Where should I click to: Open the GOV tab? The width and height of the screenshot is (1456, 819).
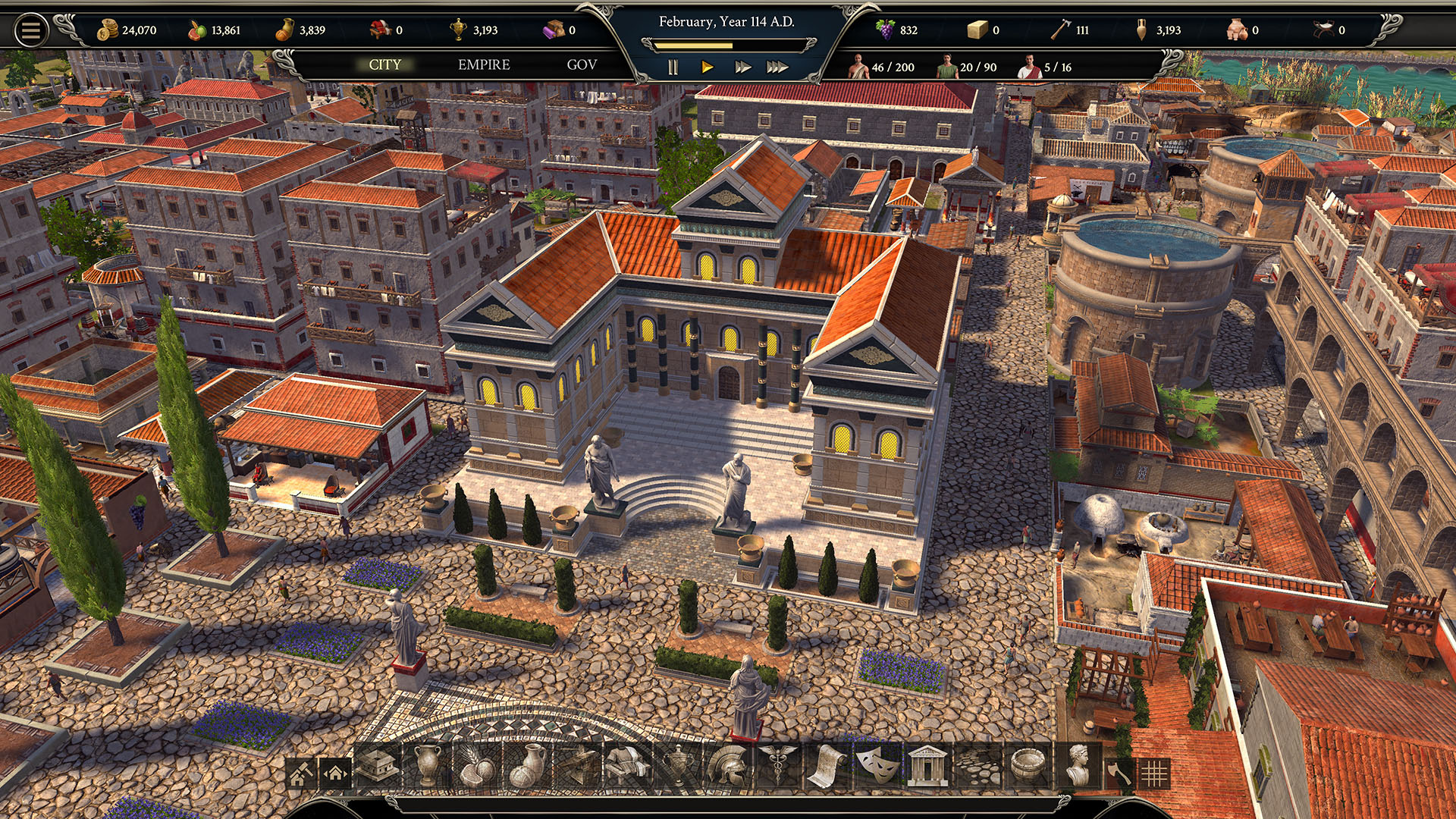580,65
